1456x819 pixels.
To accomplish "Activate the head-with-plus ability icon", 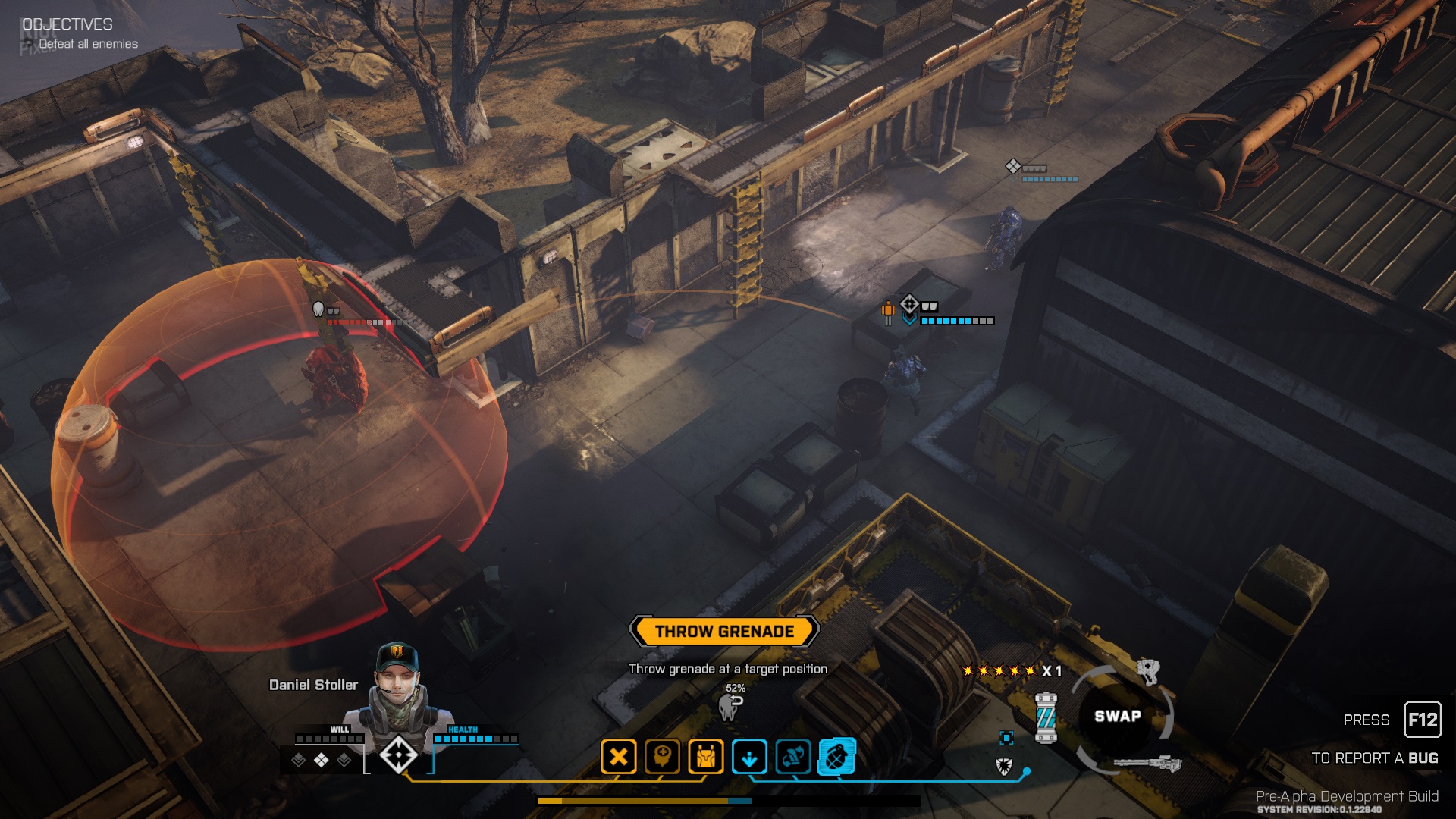I will point(662,757).
